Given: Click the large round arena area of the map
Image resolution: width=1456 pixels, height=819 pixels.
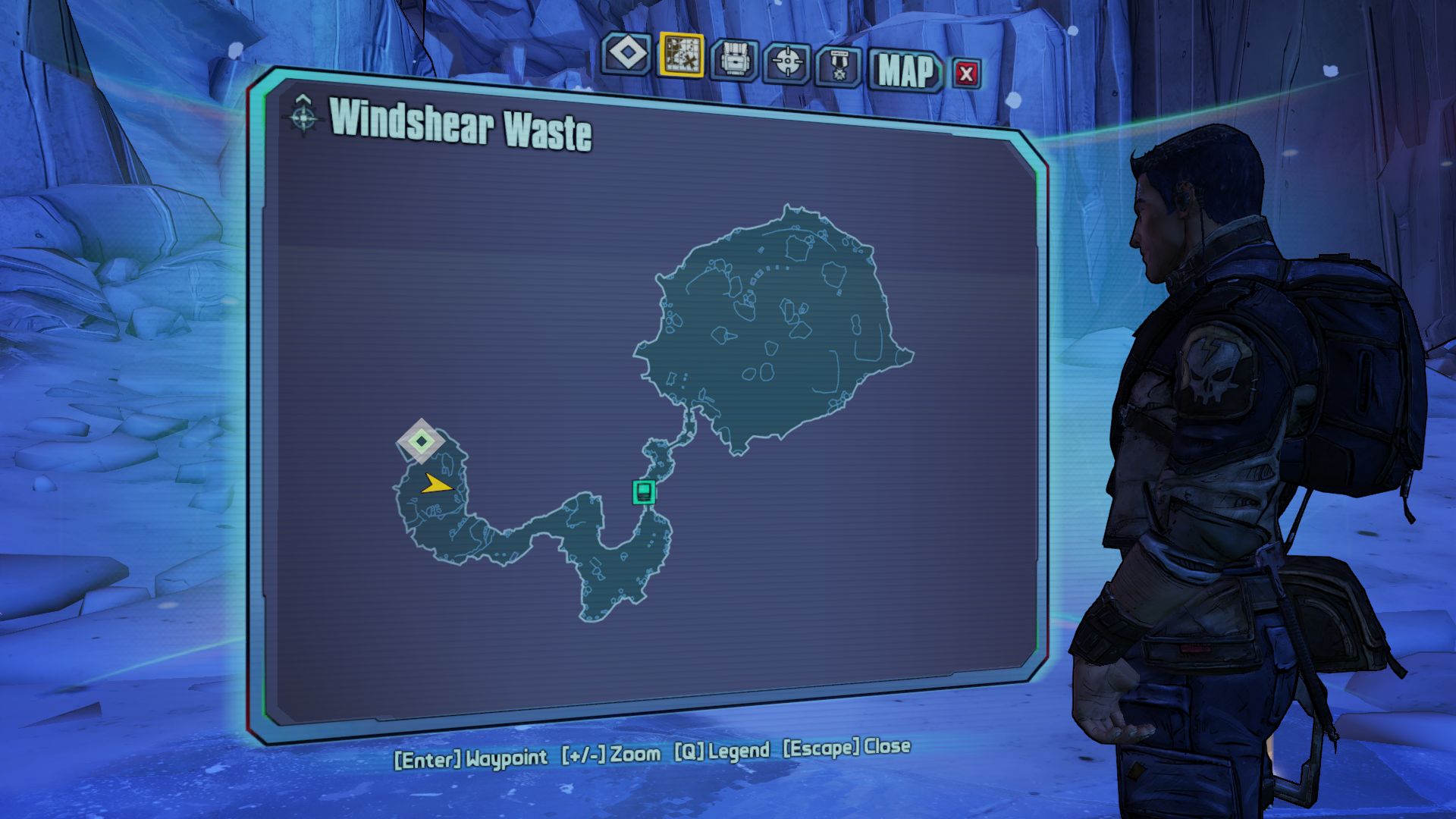Looking at the screenshot, I should 781,326.
